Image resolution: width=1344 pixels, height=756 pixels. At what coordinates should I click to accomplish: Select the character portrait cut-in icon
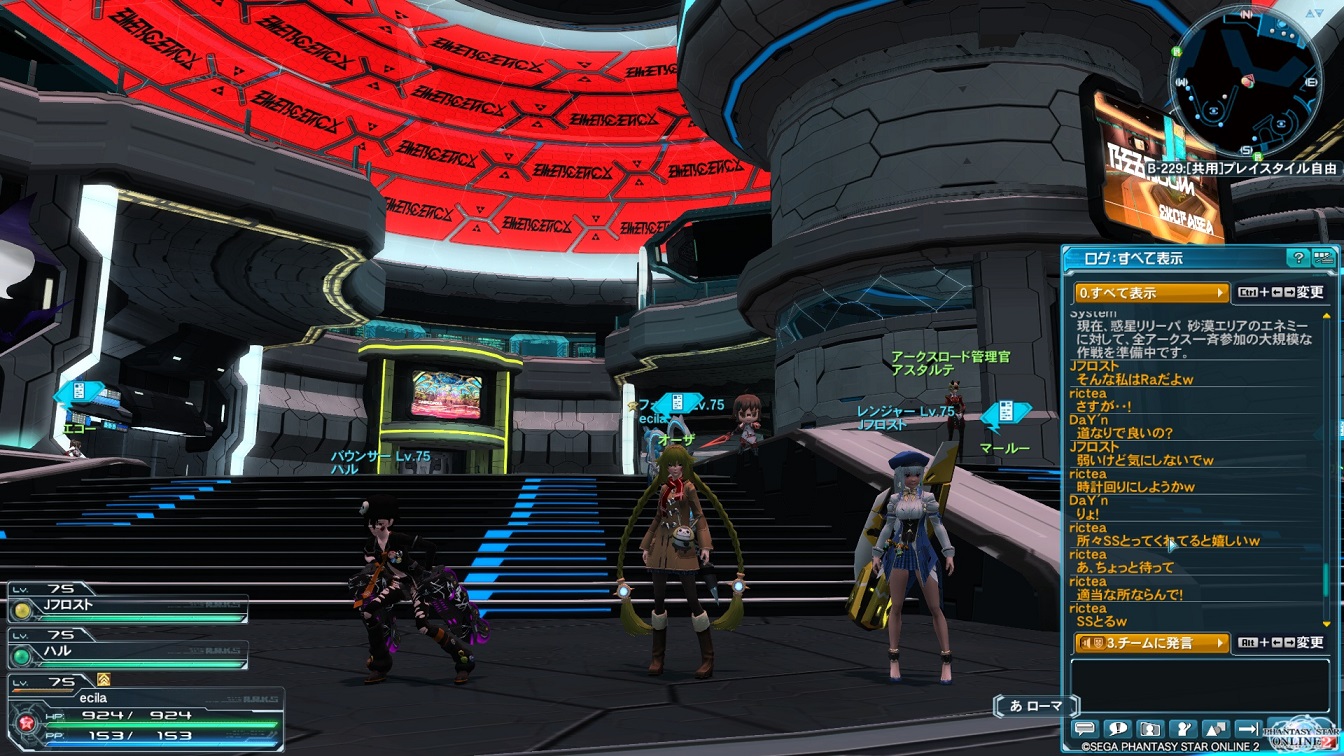coord(1150,730)
